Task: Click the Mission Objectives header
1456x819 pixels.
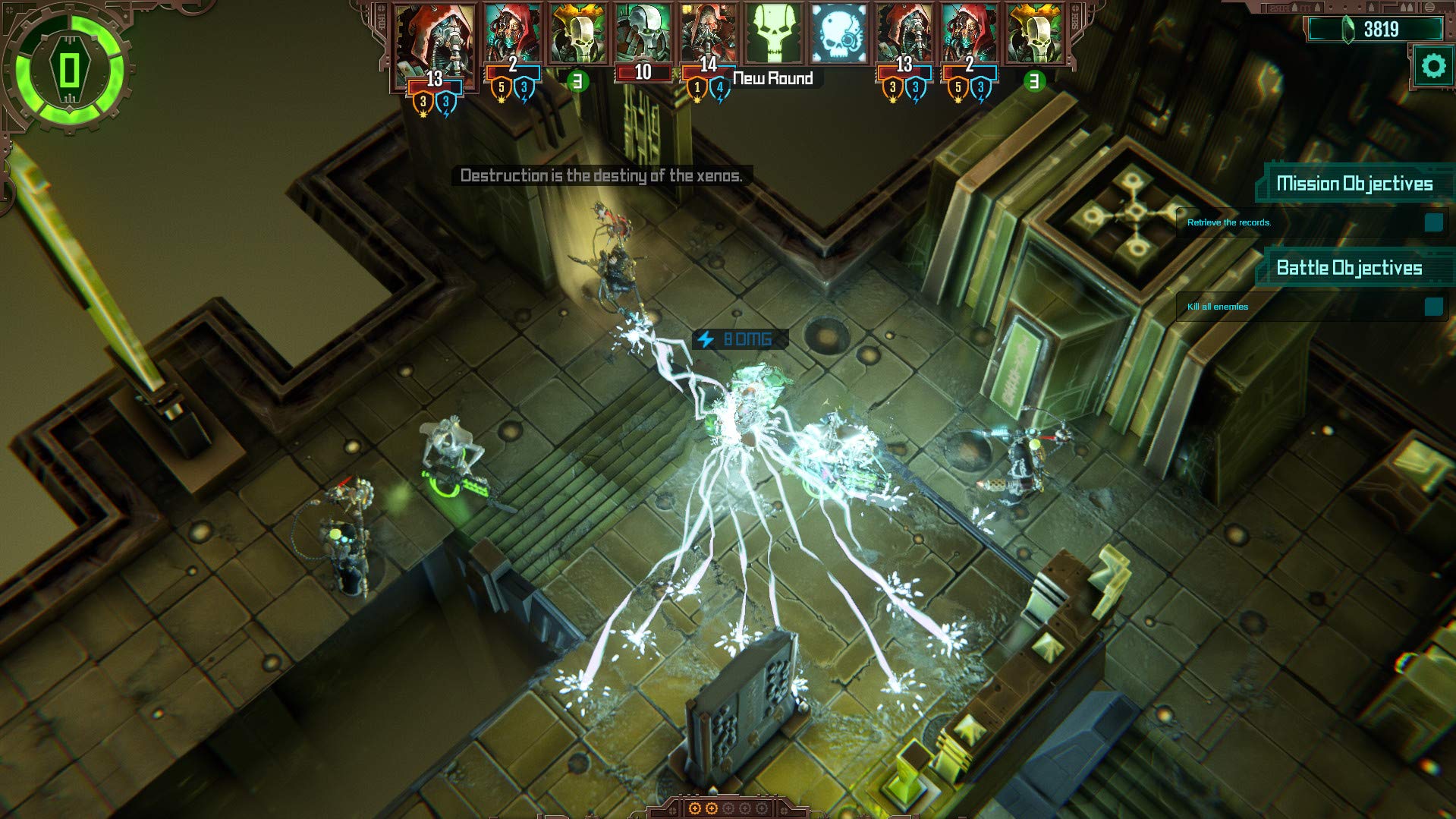Action: (x=1354, y=184)
